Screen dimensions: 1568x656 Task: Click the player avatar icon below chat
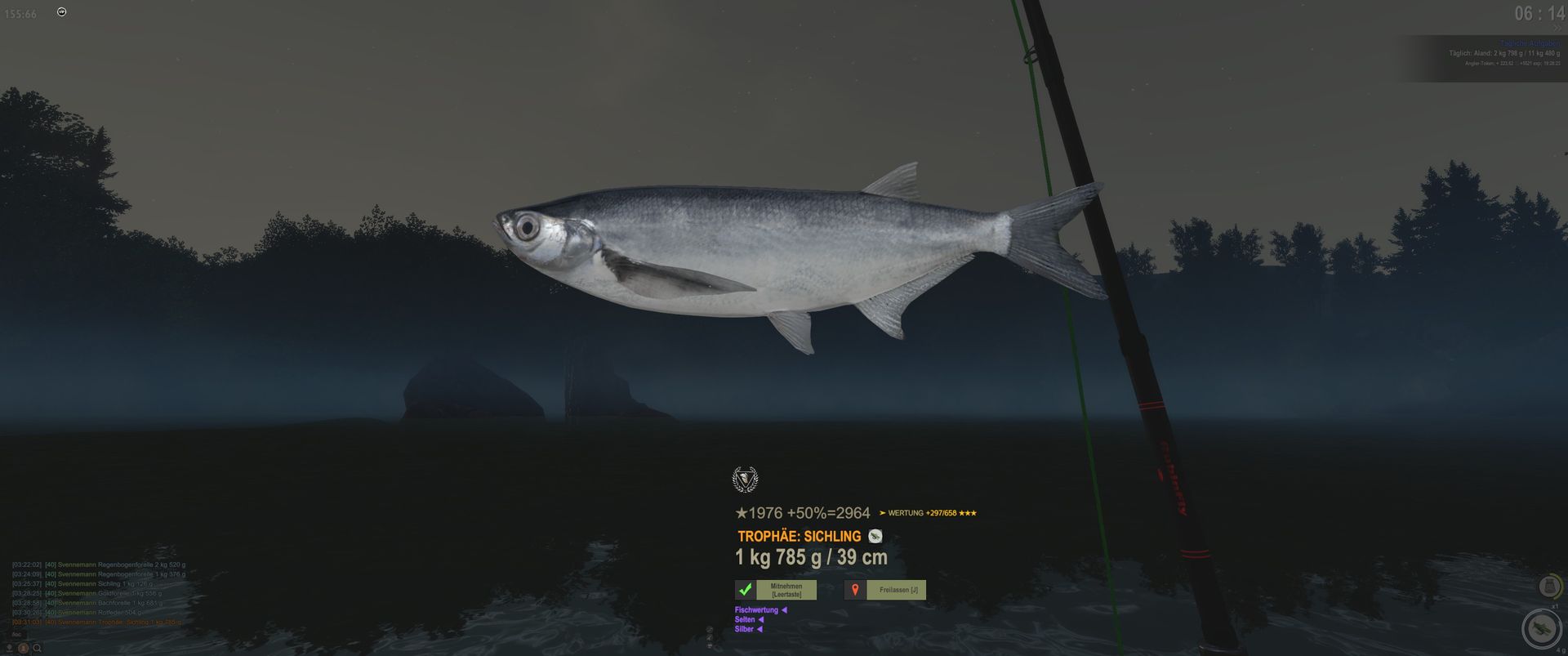(24, 648)
